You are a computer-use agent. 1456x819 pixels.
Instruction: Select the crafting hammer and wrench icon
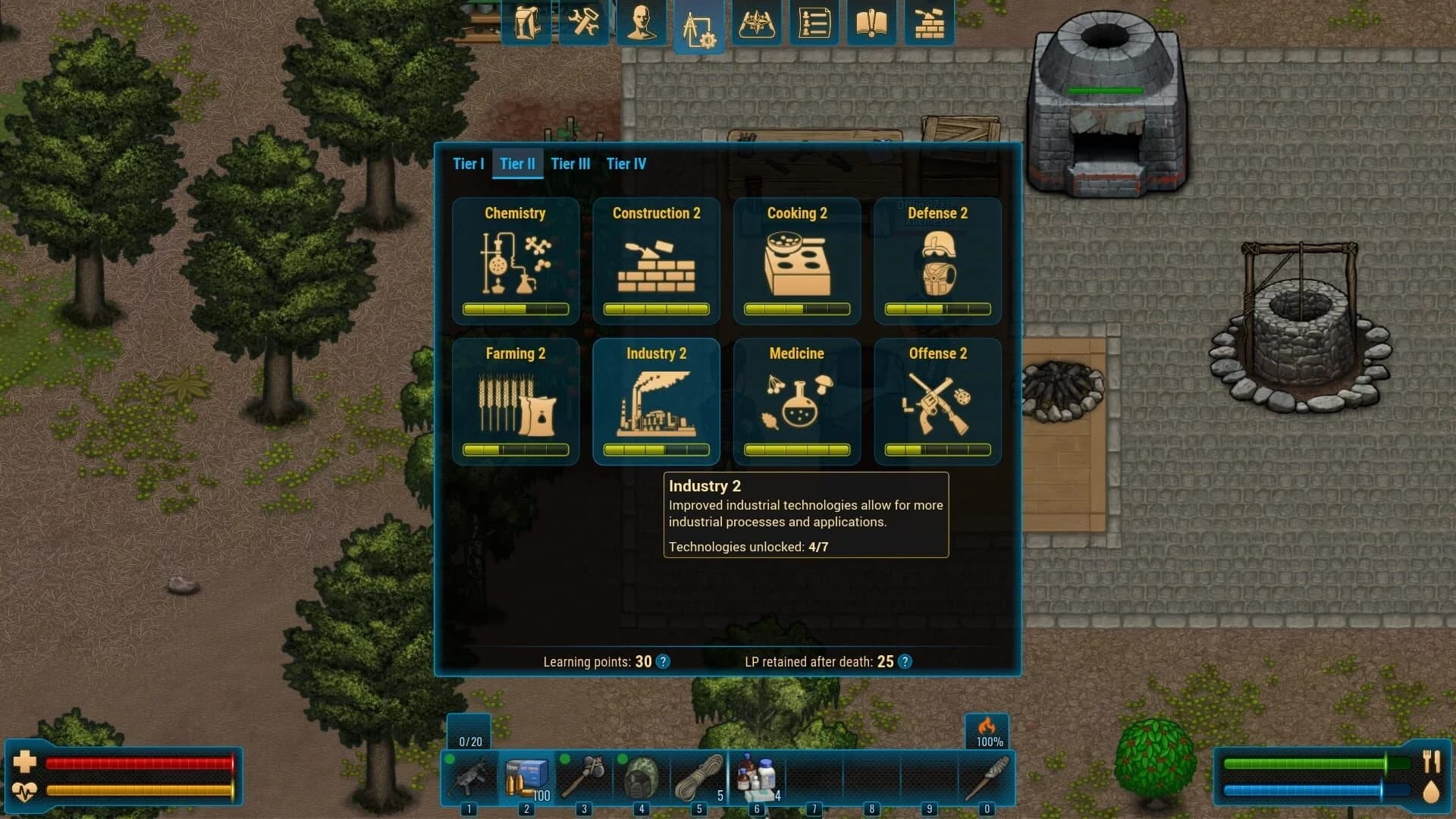pos(584,23)
